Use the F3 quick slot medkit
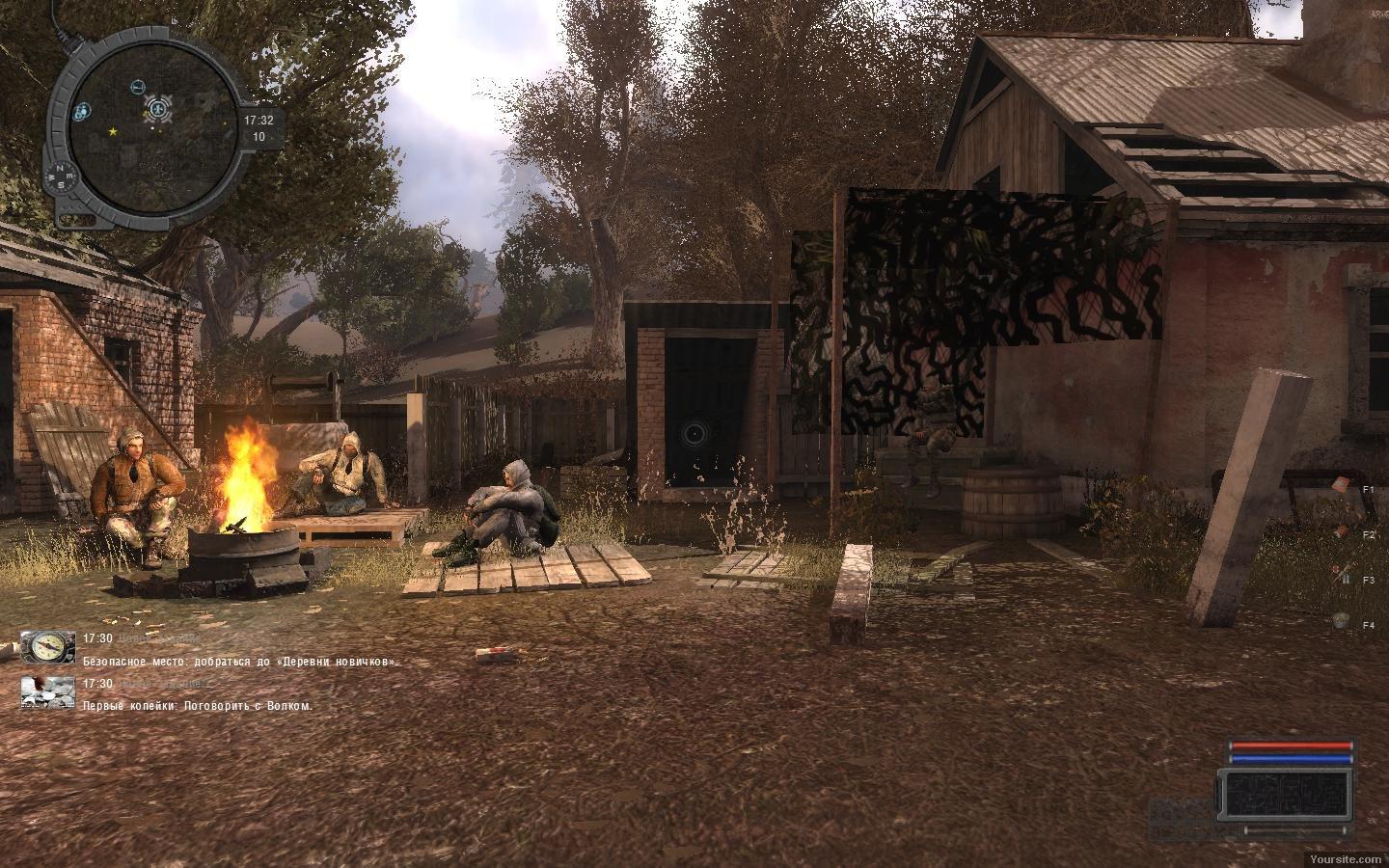Viewport: 1389px width, 868px height. tap(1341, 576)
